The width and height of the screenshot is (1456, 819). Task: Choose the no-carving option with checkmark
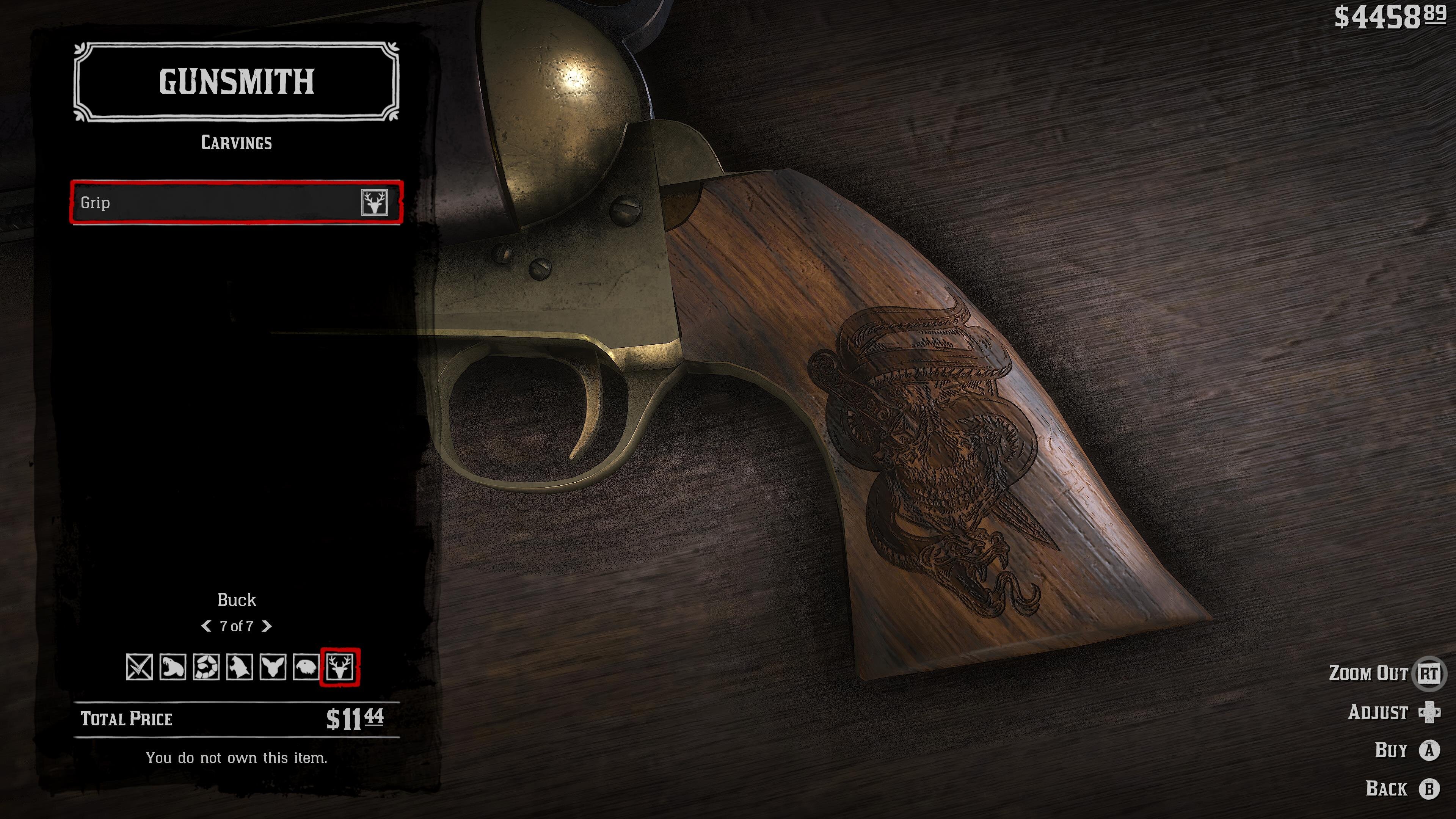139,667
